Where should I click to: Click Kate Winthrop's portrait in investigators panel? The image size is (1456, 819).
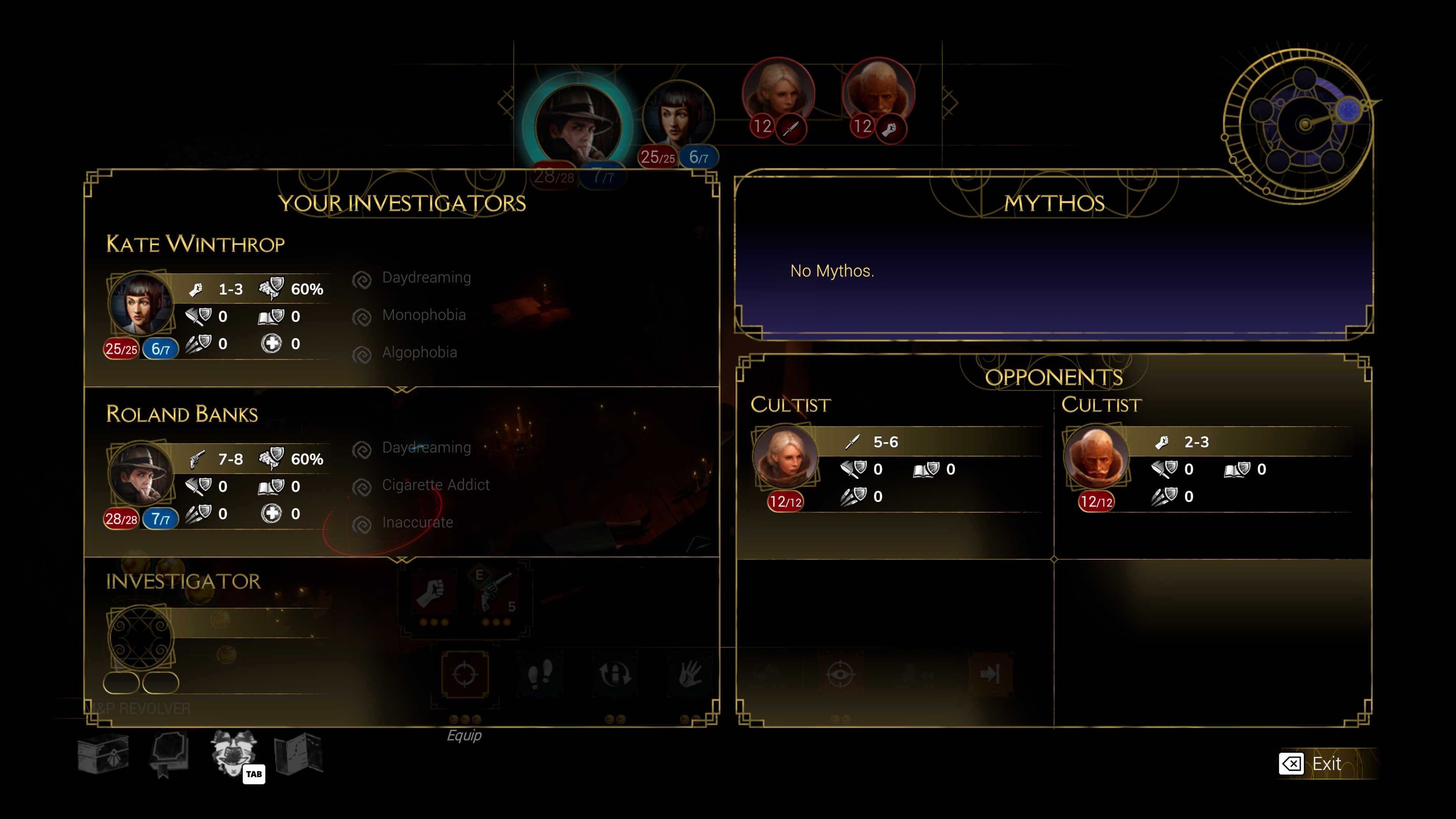click(x=140, y=304)
